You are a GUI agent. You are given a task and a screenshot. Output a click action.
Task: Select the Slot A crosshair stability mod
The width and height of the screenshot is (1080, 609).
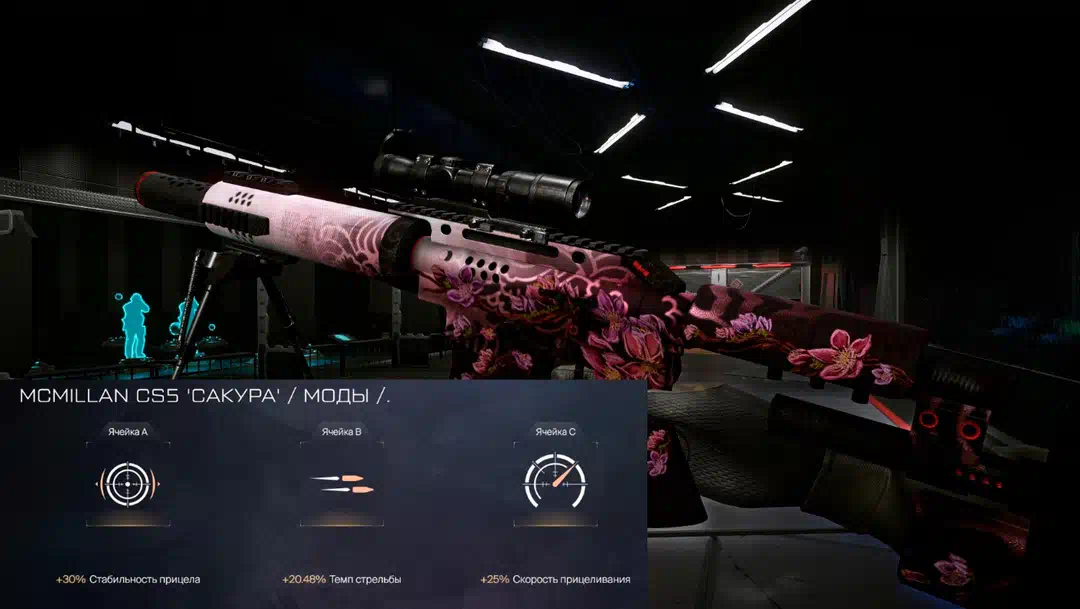pyautogui.click(x=127, y=485)
